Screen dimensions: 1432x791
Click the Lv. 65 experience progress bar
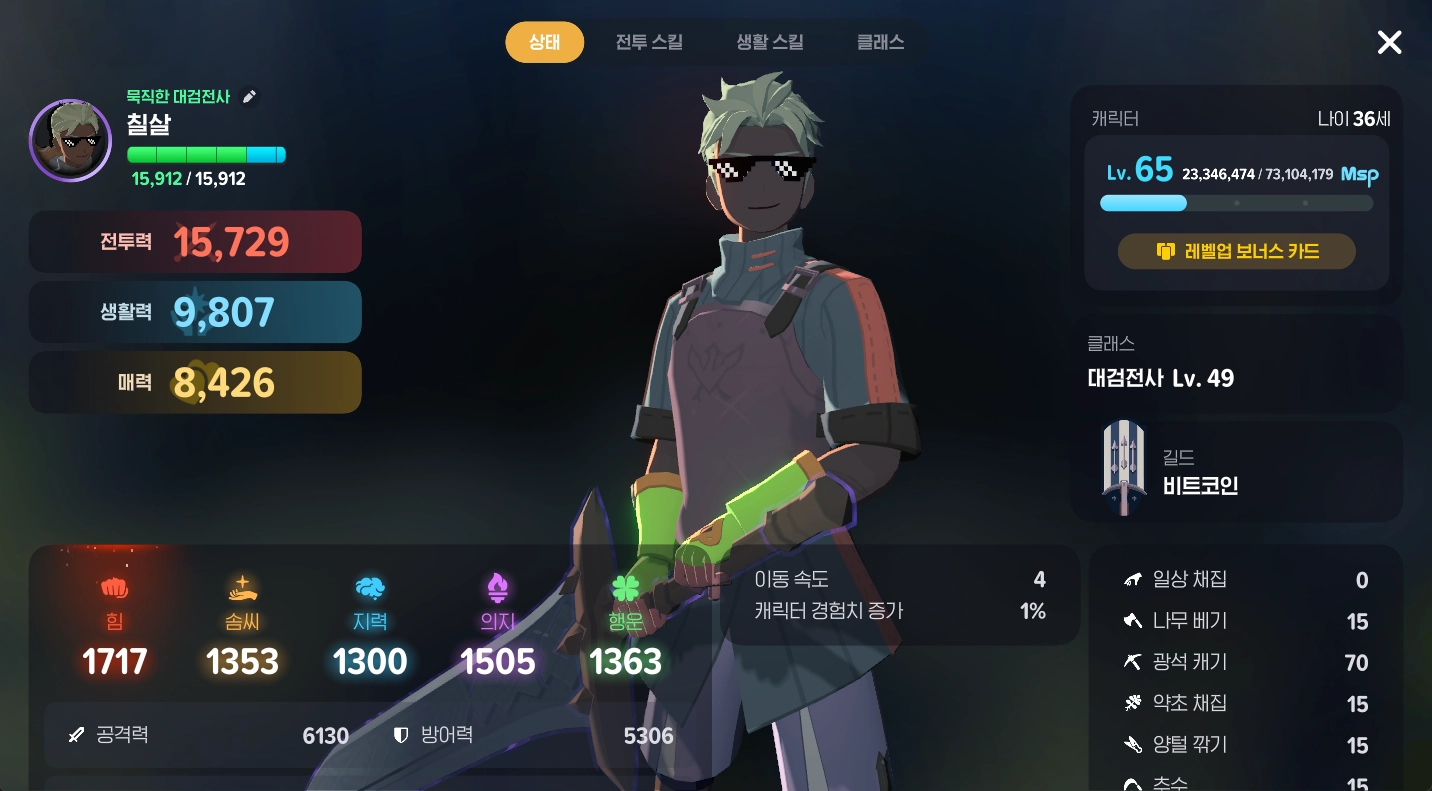[1236, 202]
